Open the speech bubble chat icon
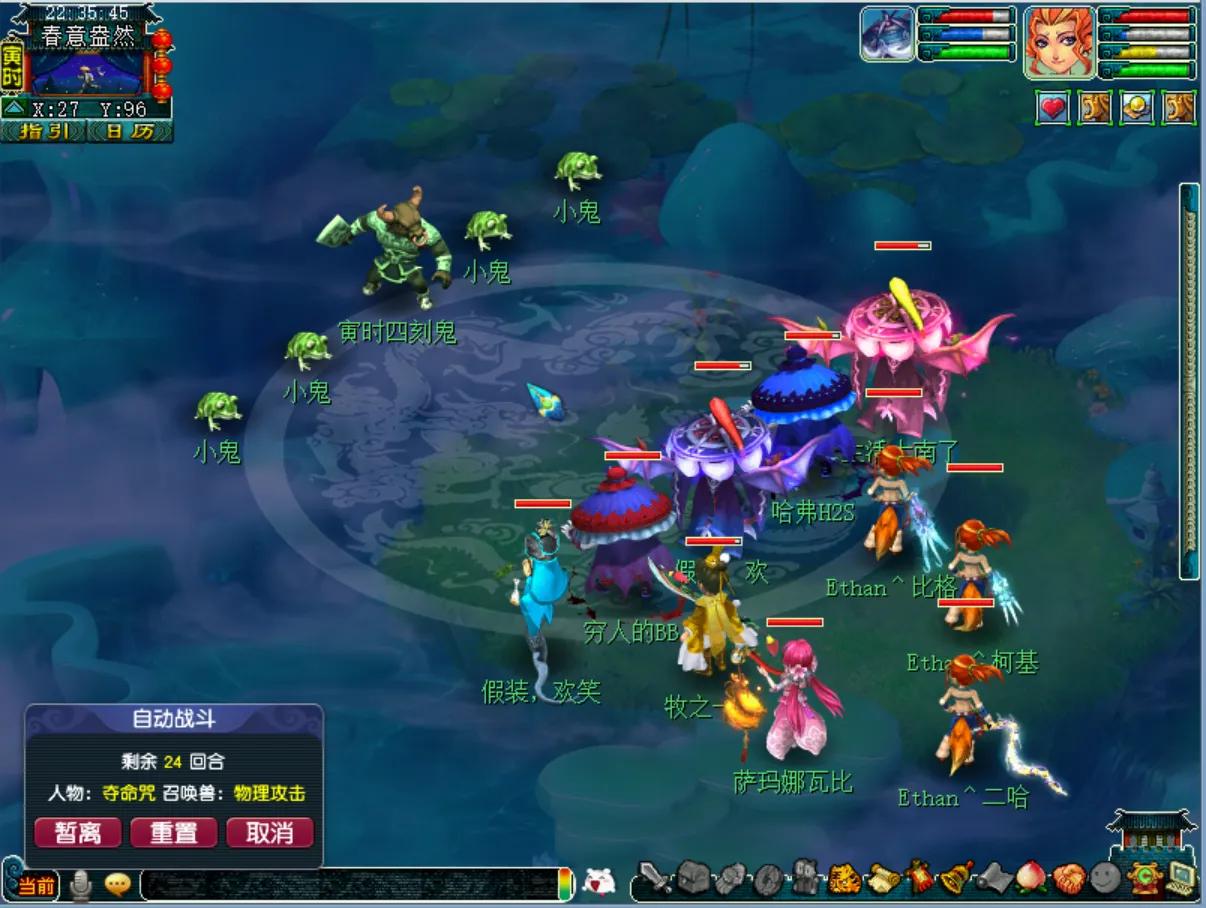 [x=118, y=885]
